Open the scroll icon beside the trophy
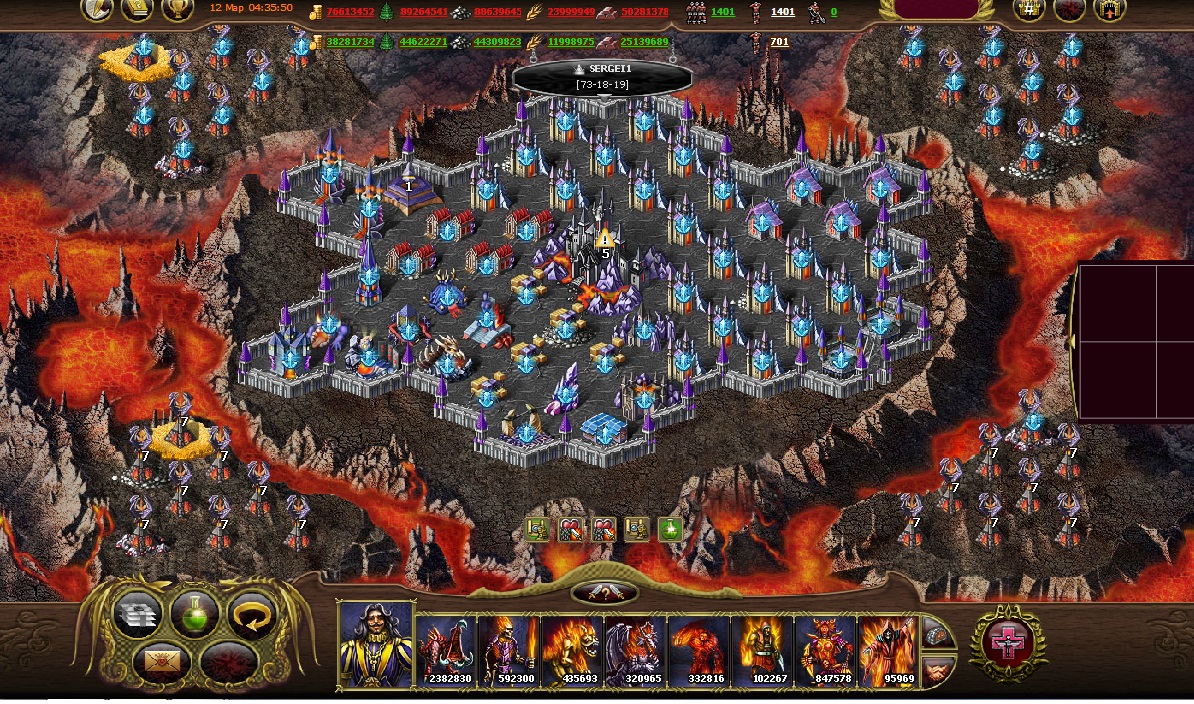This screenshot has height=704, width=1194. point(137,10)
